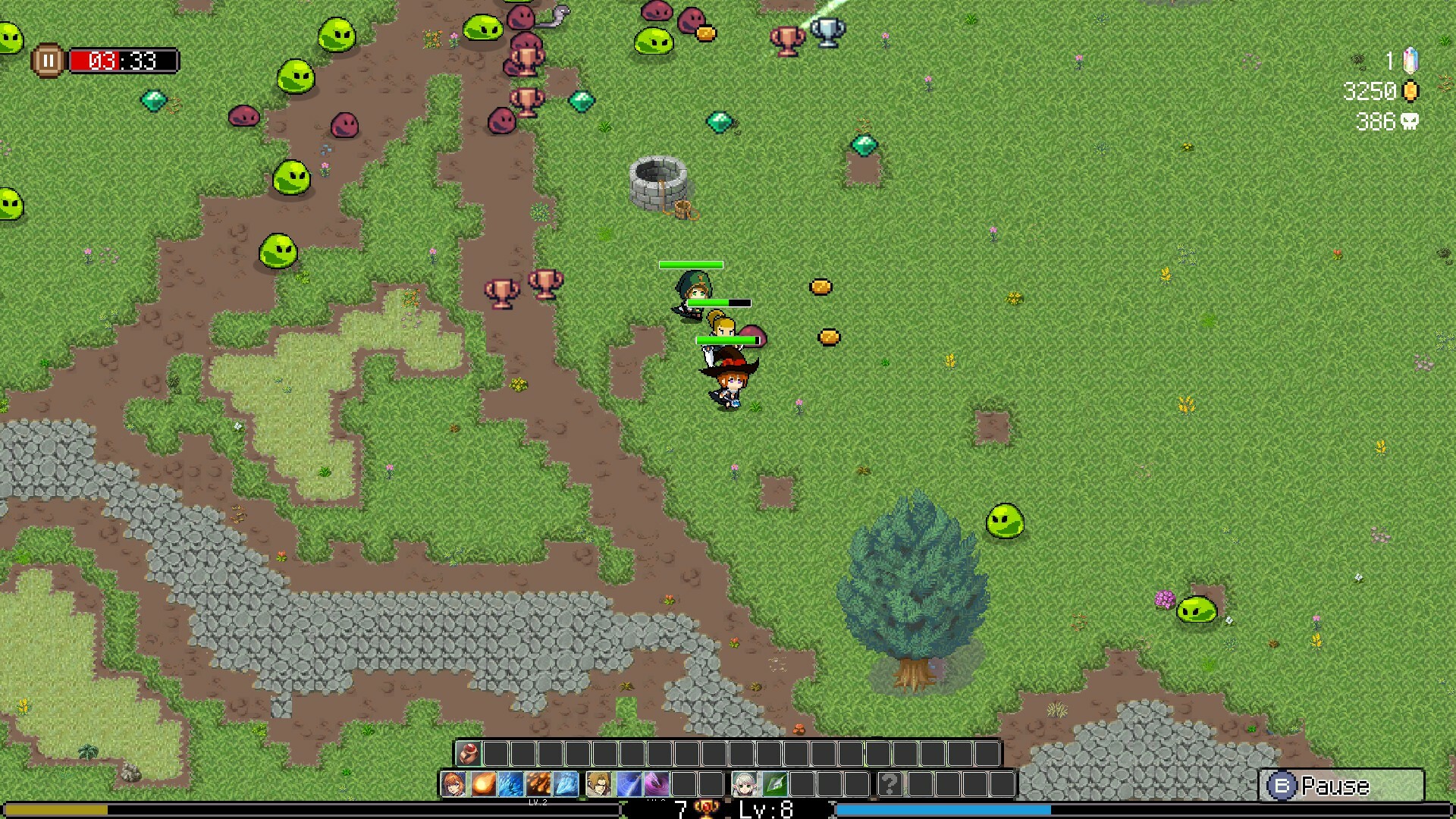Click the gold coin currency icon
This screenshot has height=819, width=1456.
tap(1410, 91)
